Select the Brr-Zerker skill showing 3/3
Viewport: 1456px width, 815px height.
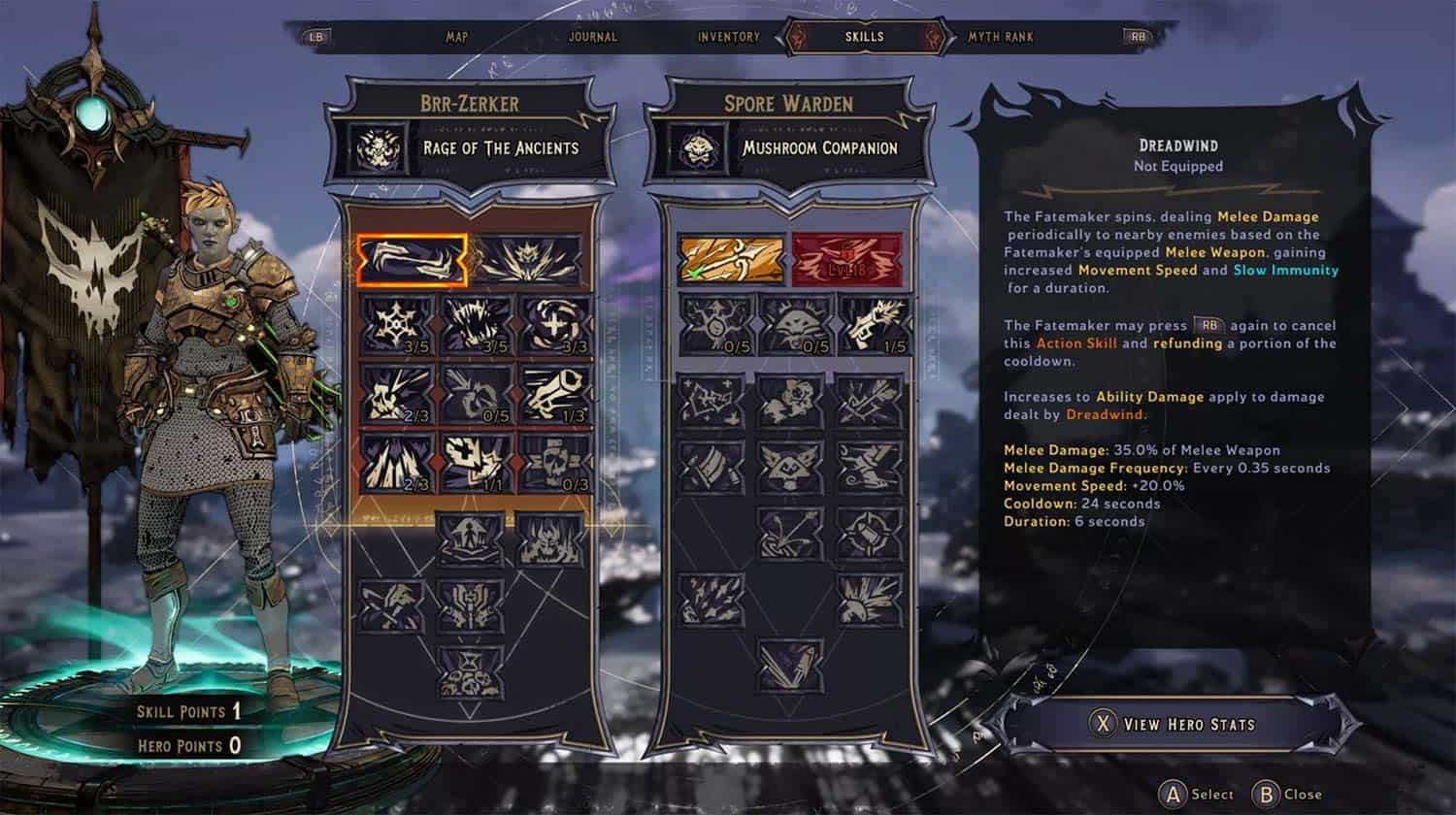(556, 323)
